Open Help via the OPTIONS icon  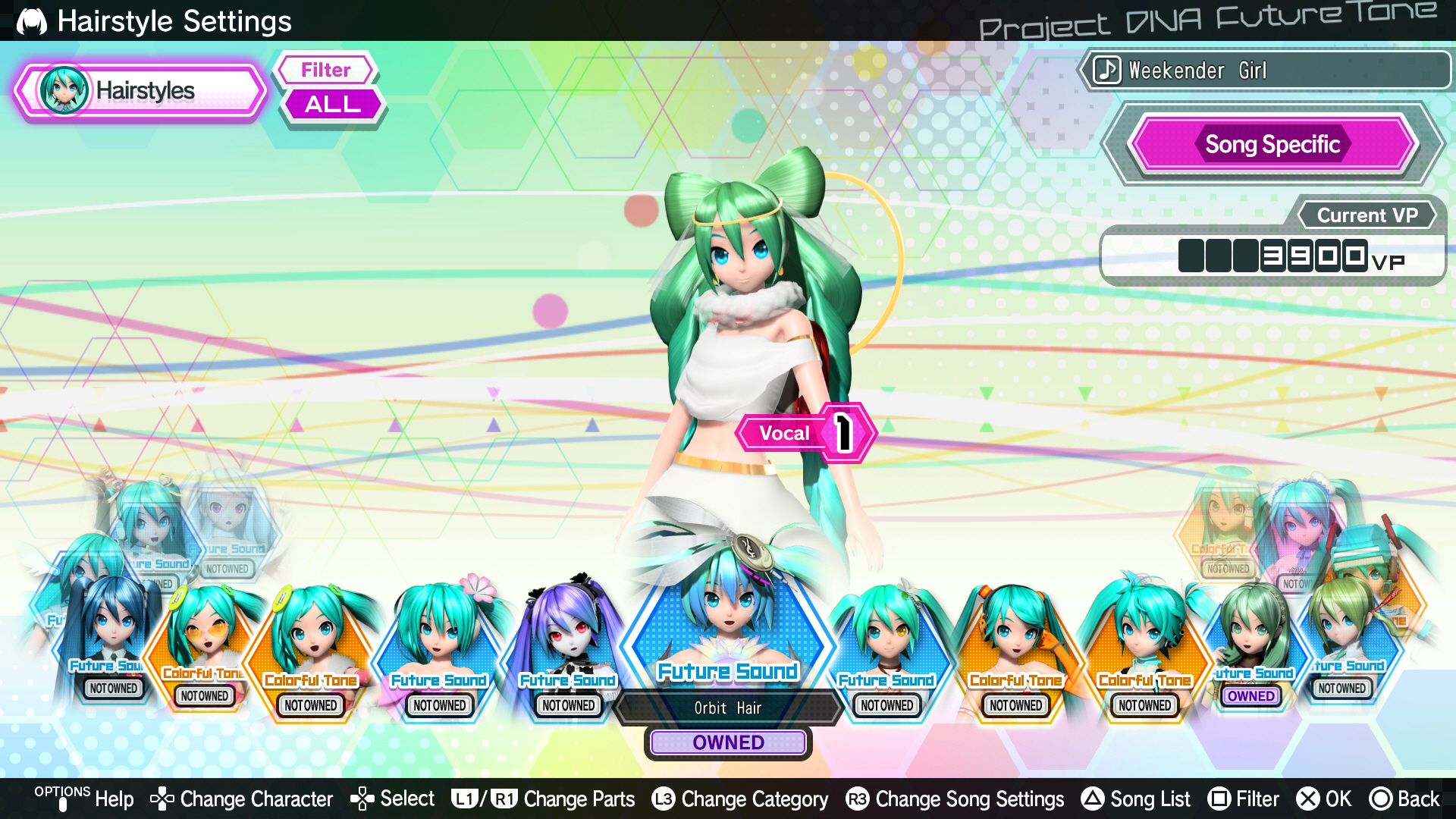click(64, 799)
